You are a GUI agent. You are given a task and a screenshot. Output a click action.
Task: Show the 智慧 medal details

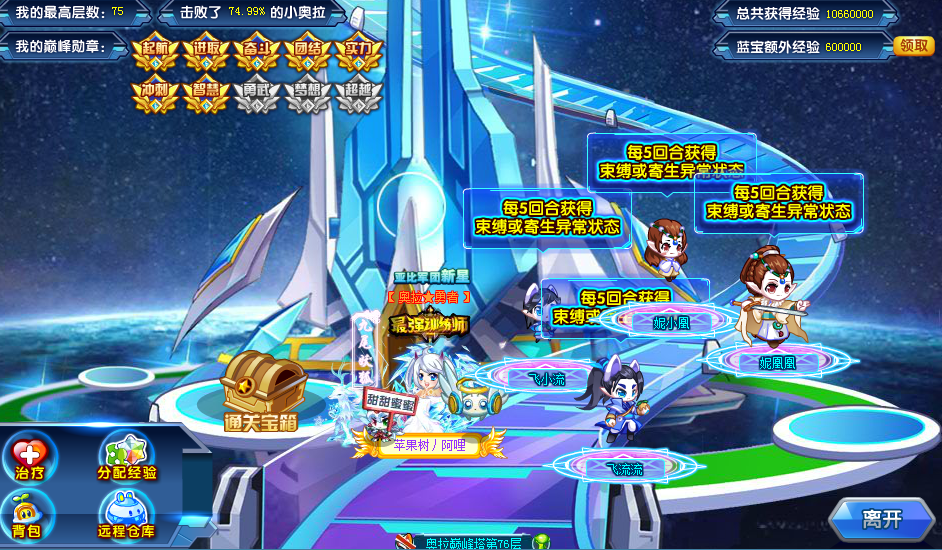[x=207, y=93]
